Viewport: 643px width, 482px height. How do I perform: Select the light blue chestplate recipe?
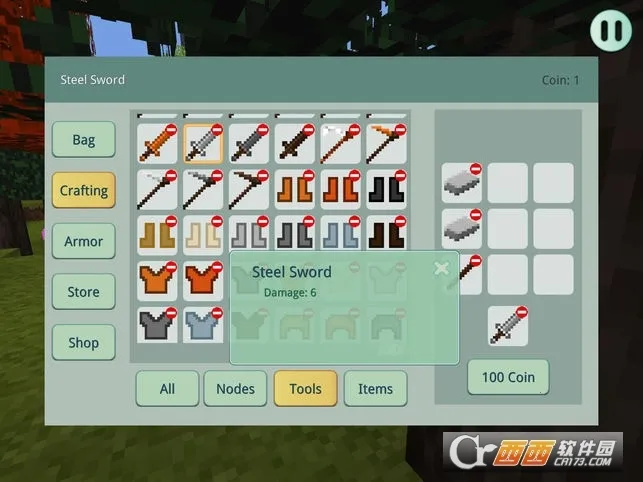[x=203, y=326]
